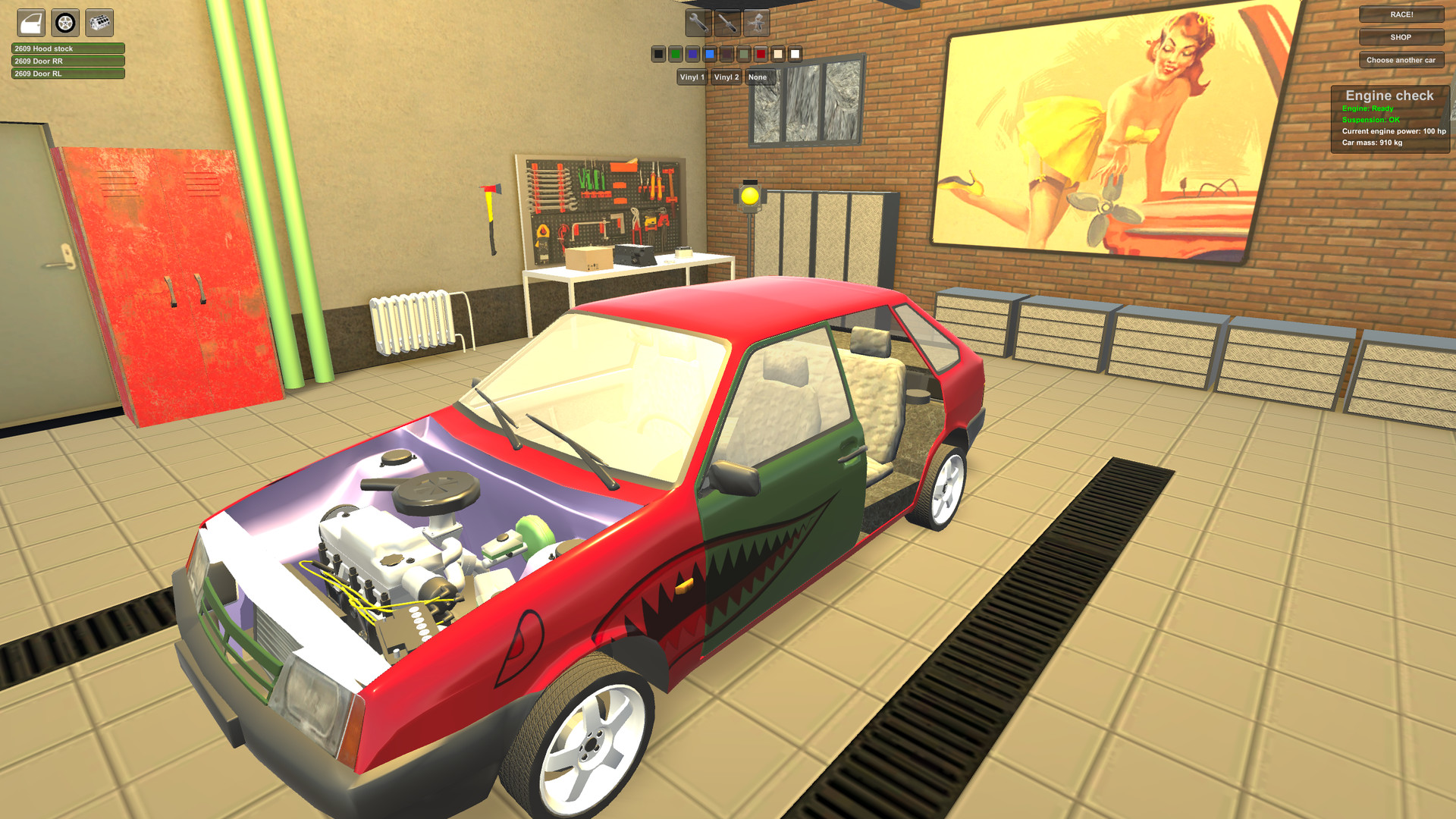Screen dimensions: 1456x819
Task: Select the spray paint gun tool
Action: click(x=756, y=23)
